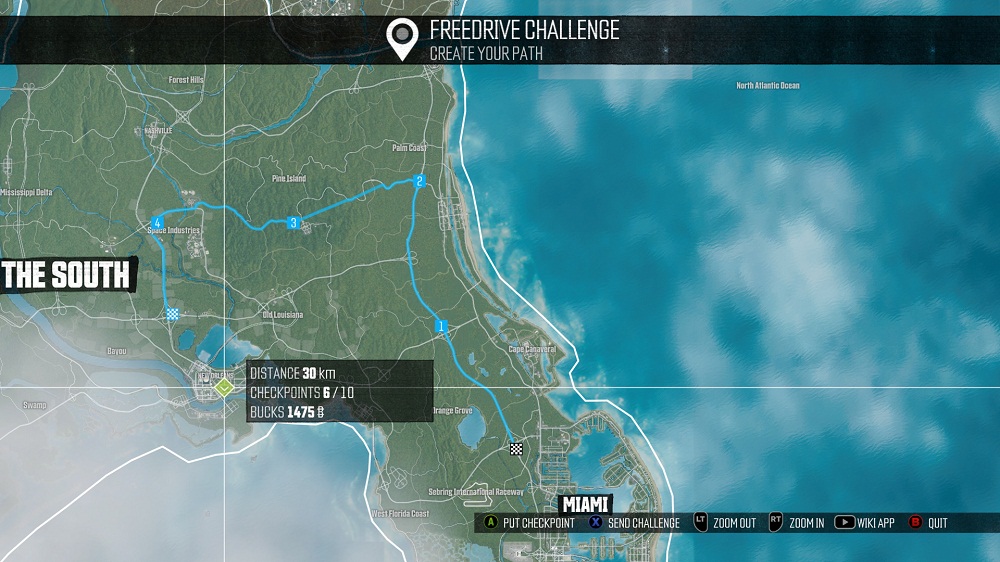Screen dimensions: 1000x562
Task: Select the checkered flag below Space Industries
Action: [172, 314]
